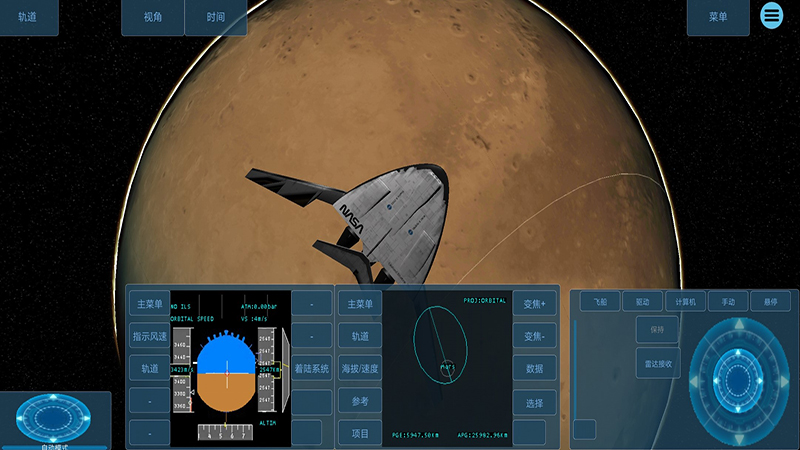Screen dimensions: 800x450
Task: Choose the 海拔/速度 display option
Action: (360, 369)
